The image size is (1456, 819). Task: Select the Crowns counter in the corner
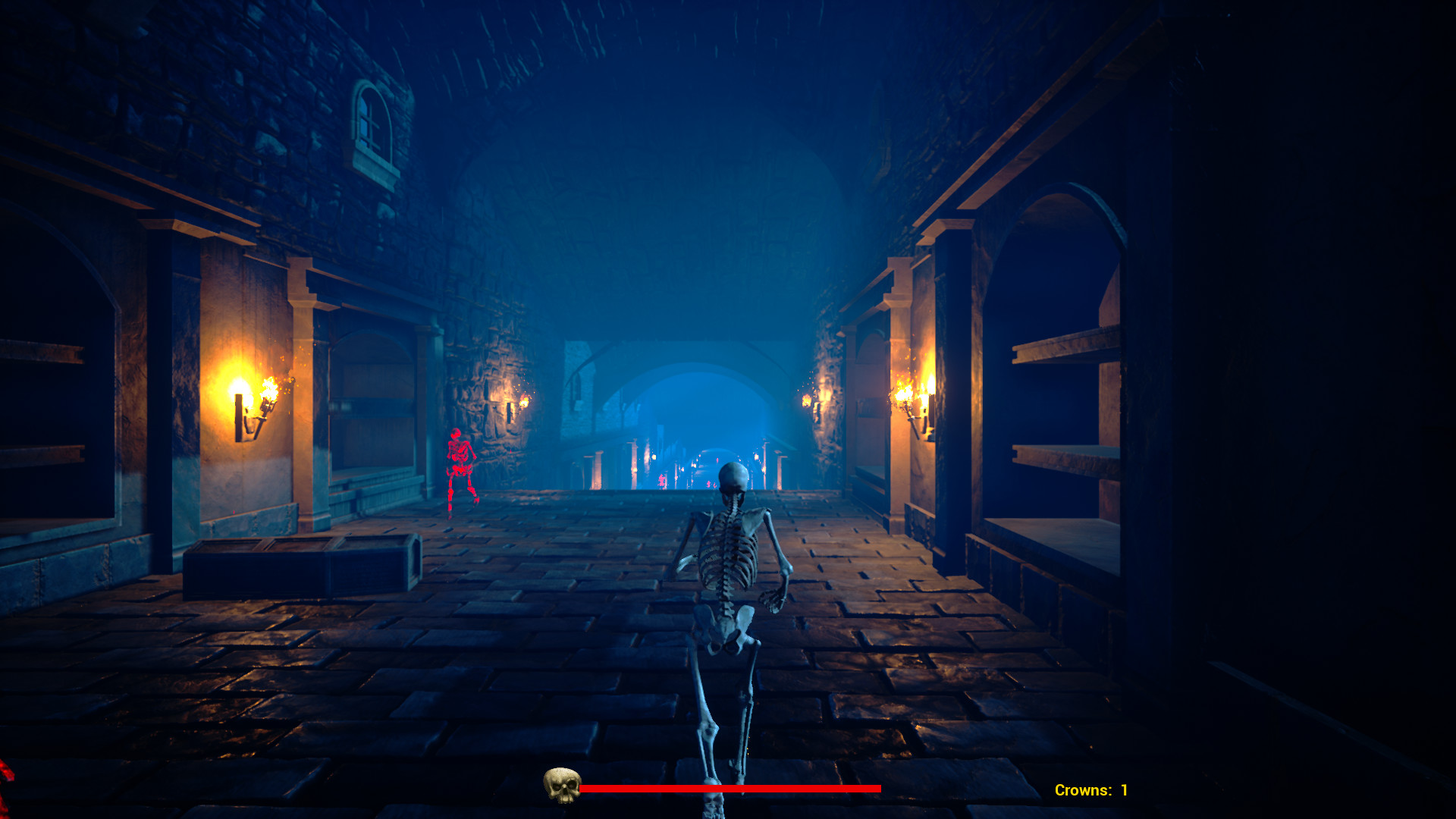1090,789
